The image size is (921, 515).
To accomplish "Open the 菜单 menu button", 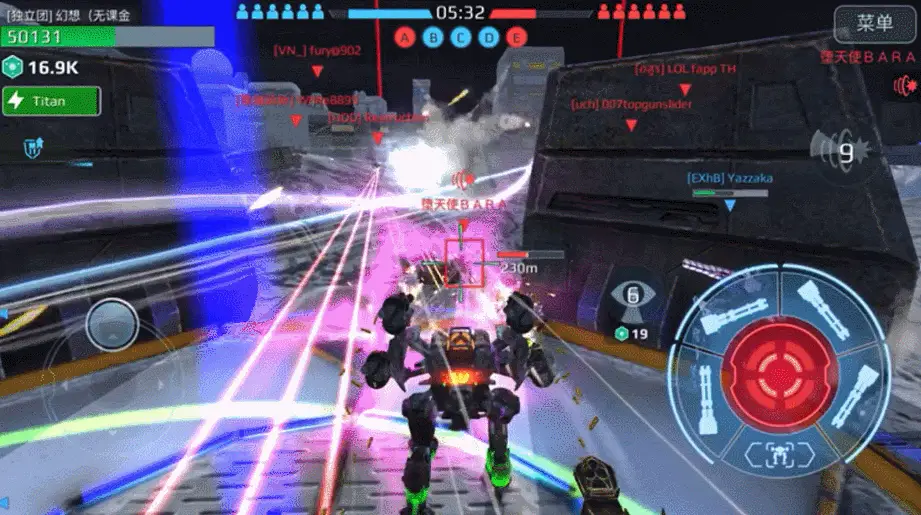I will [873, 22].
